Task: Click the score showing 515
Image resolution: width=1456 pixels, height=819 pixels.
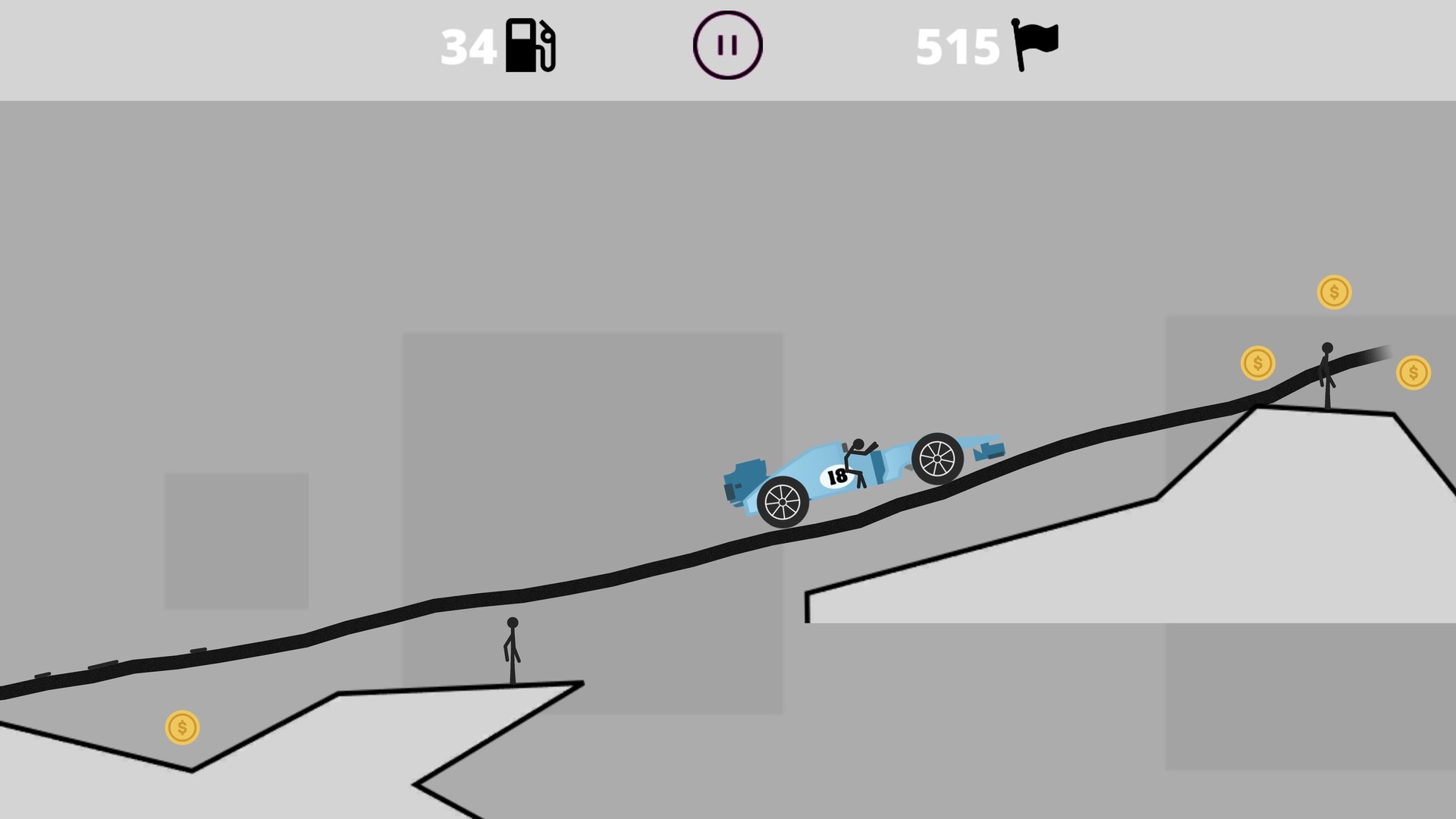Action: [x=956, y=45]
